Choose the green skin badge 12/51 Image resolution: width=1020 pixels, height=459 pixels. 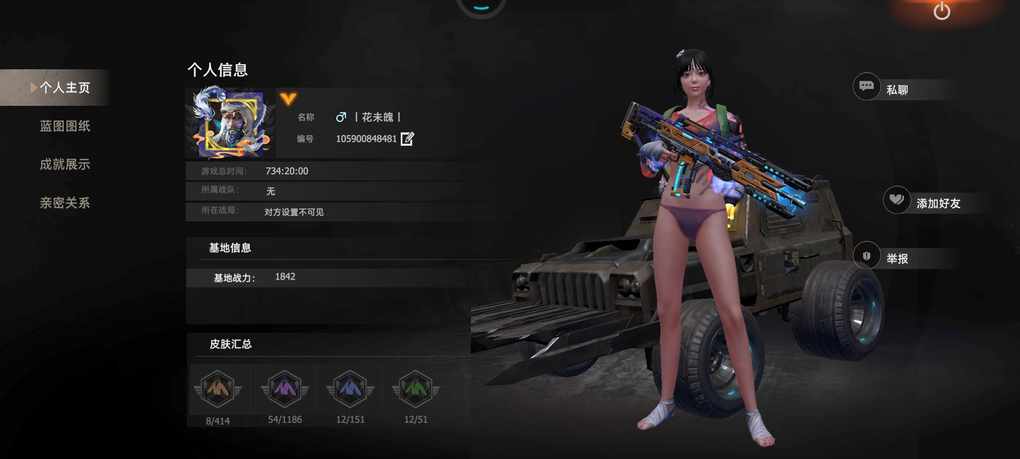click(x=415, y=388)
